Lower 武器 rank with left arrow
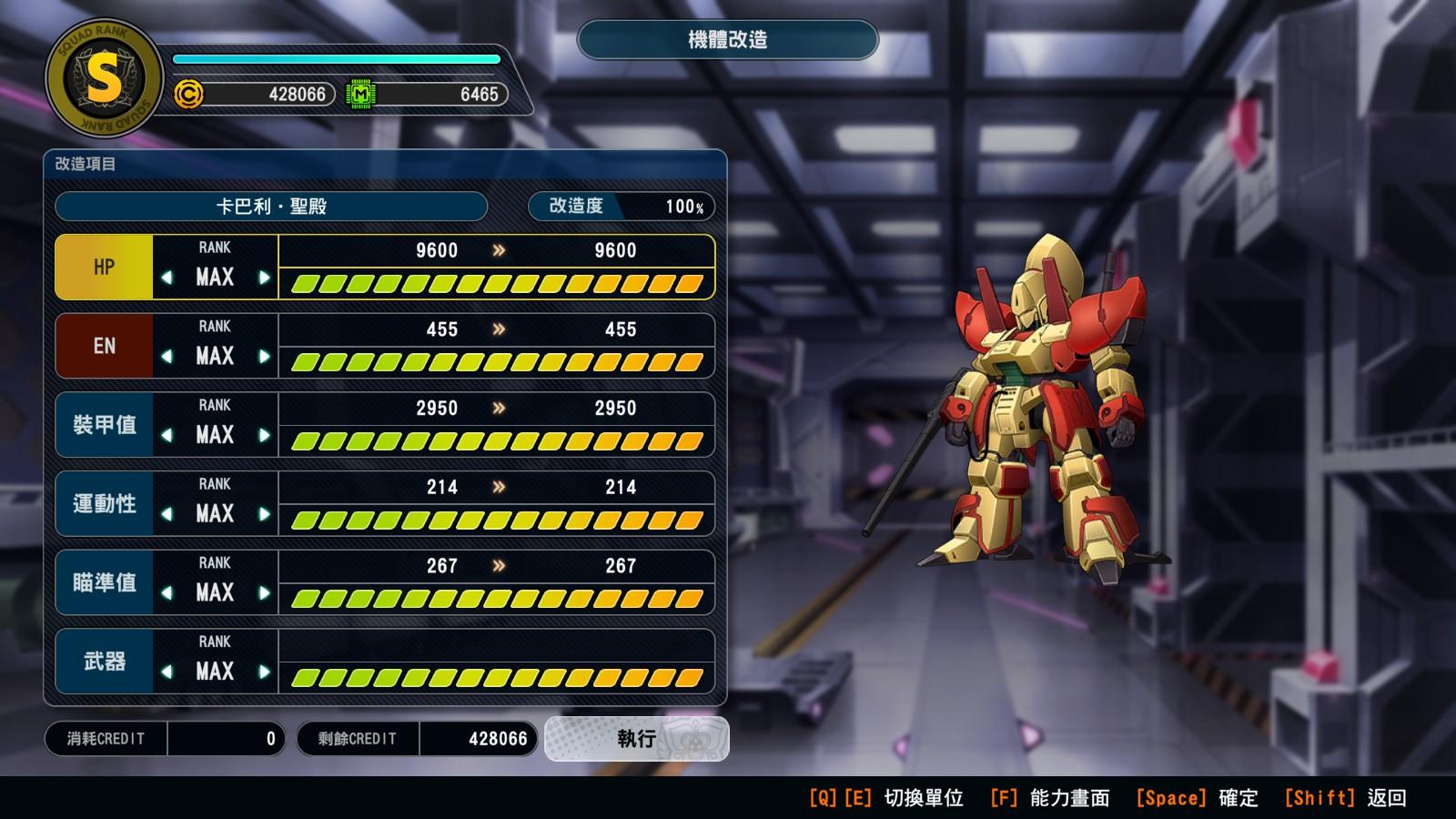This screenshot has width=1456, height=819. (167, 672)
